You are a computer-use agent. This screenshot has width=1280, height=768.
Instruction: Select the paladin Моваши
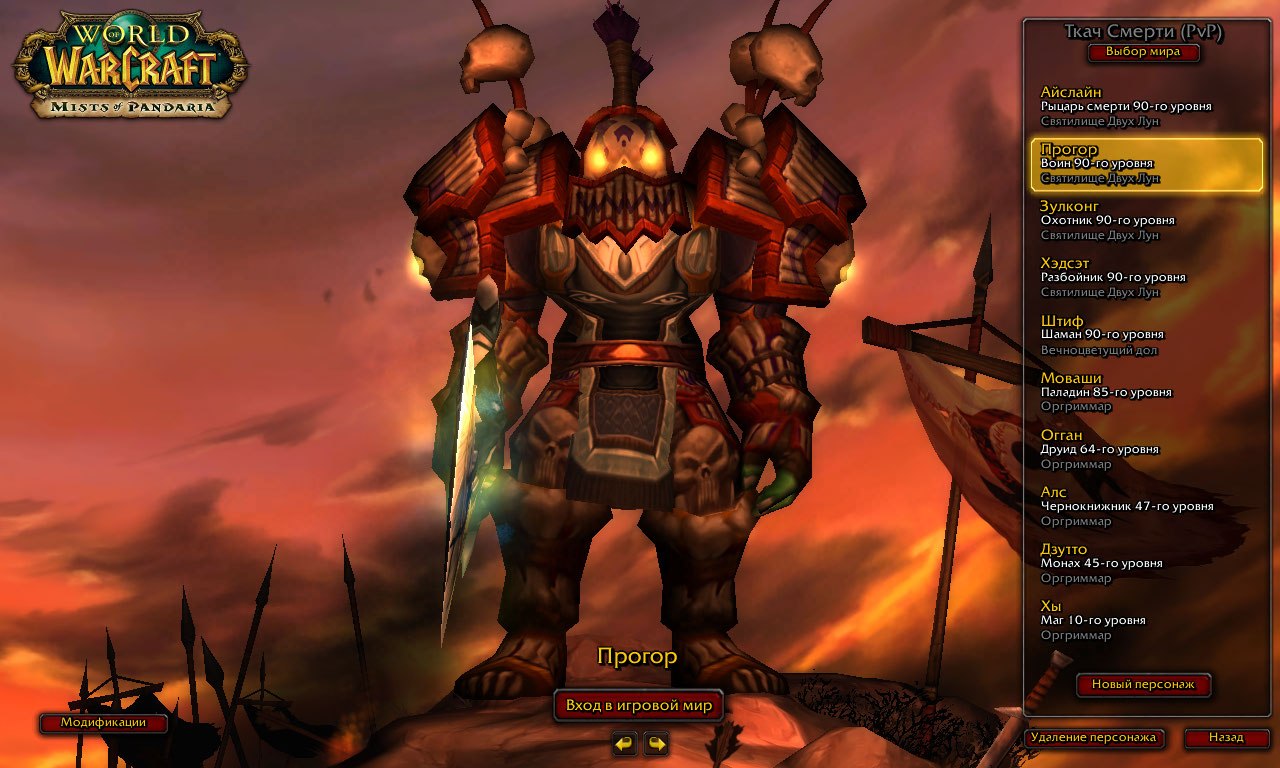click(1140, 391)
